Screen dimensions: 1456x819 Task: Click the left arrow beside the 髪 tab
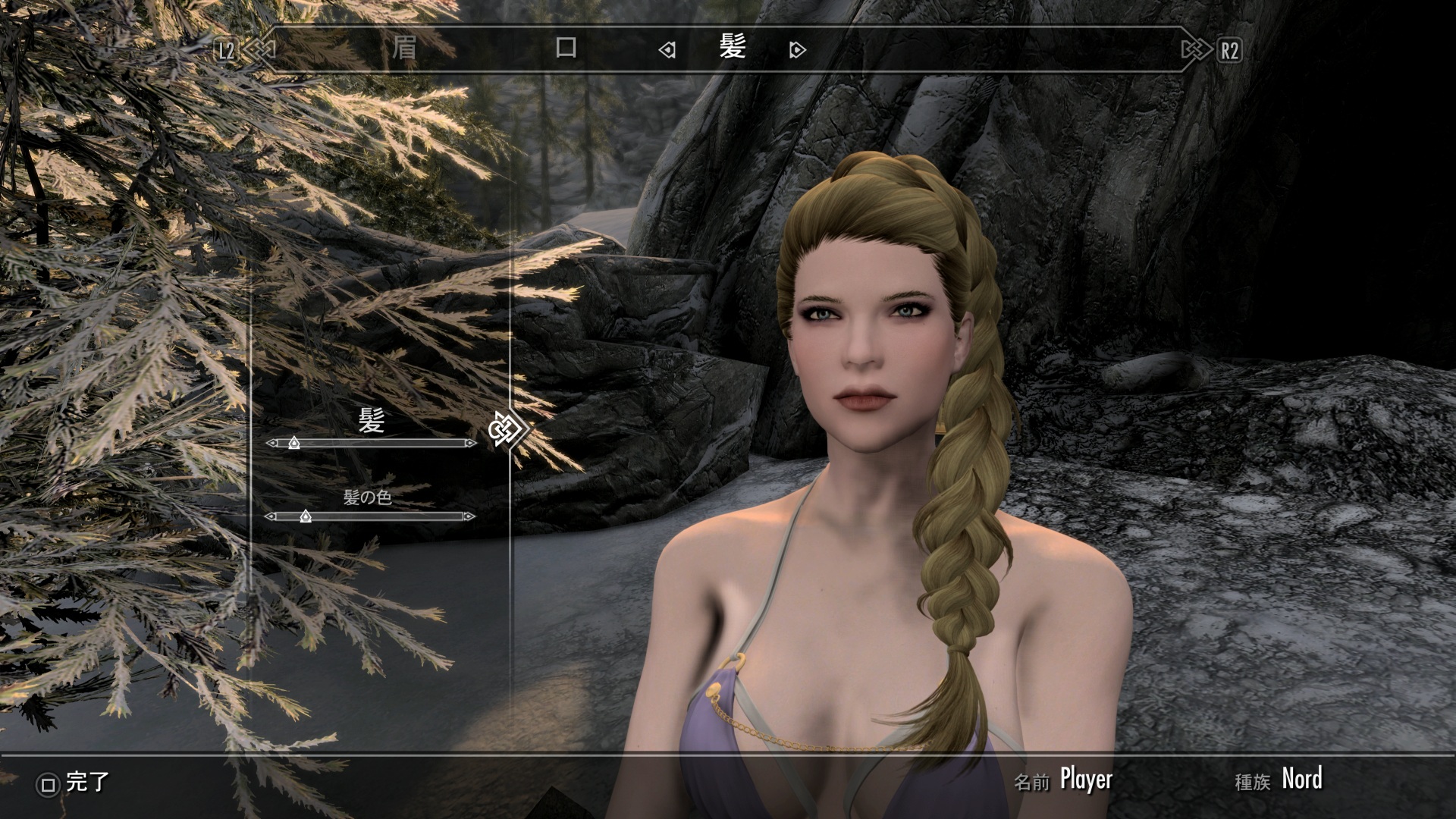point(667,50)
